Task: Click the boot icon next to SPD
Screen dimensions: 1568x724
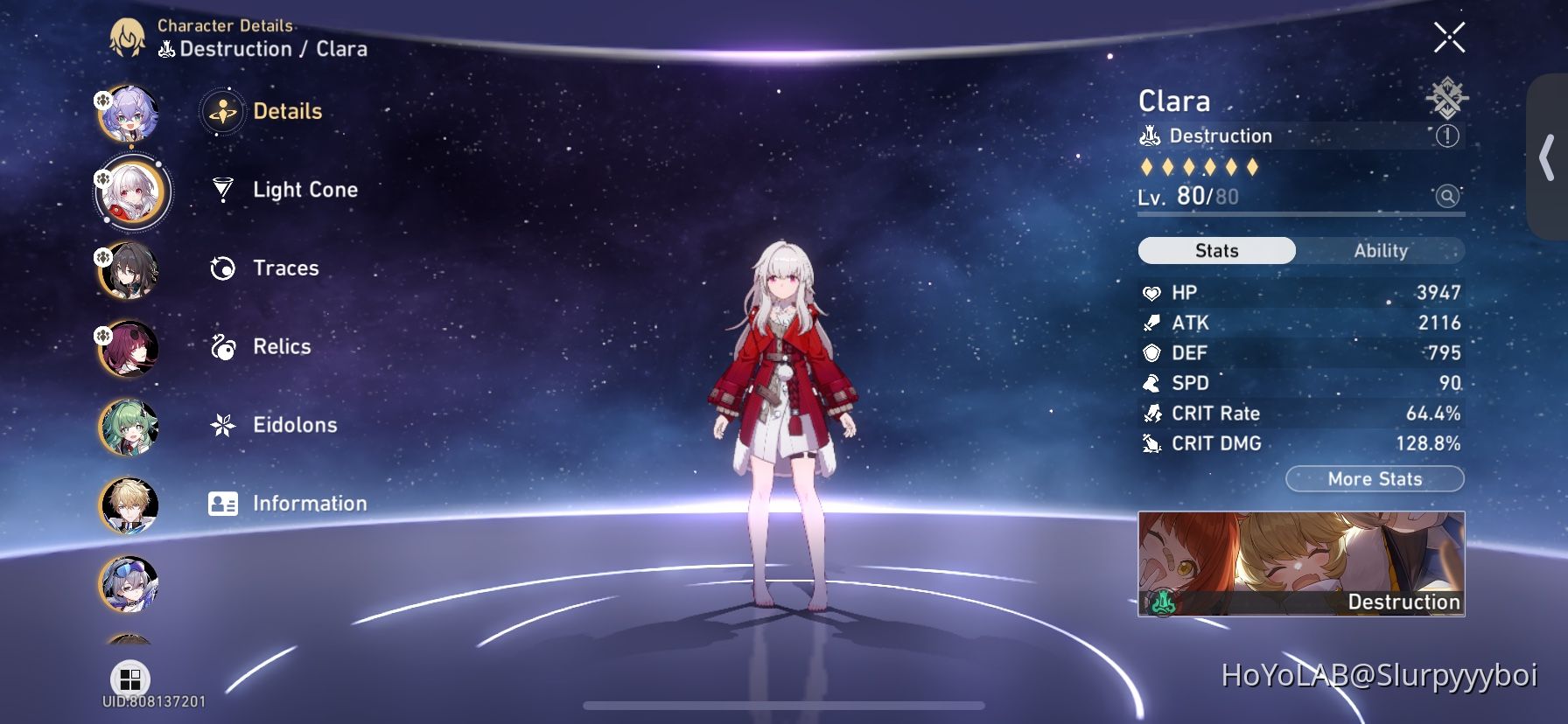Action: pos(1153,383)
